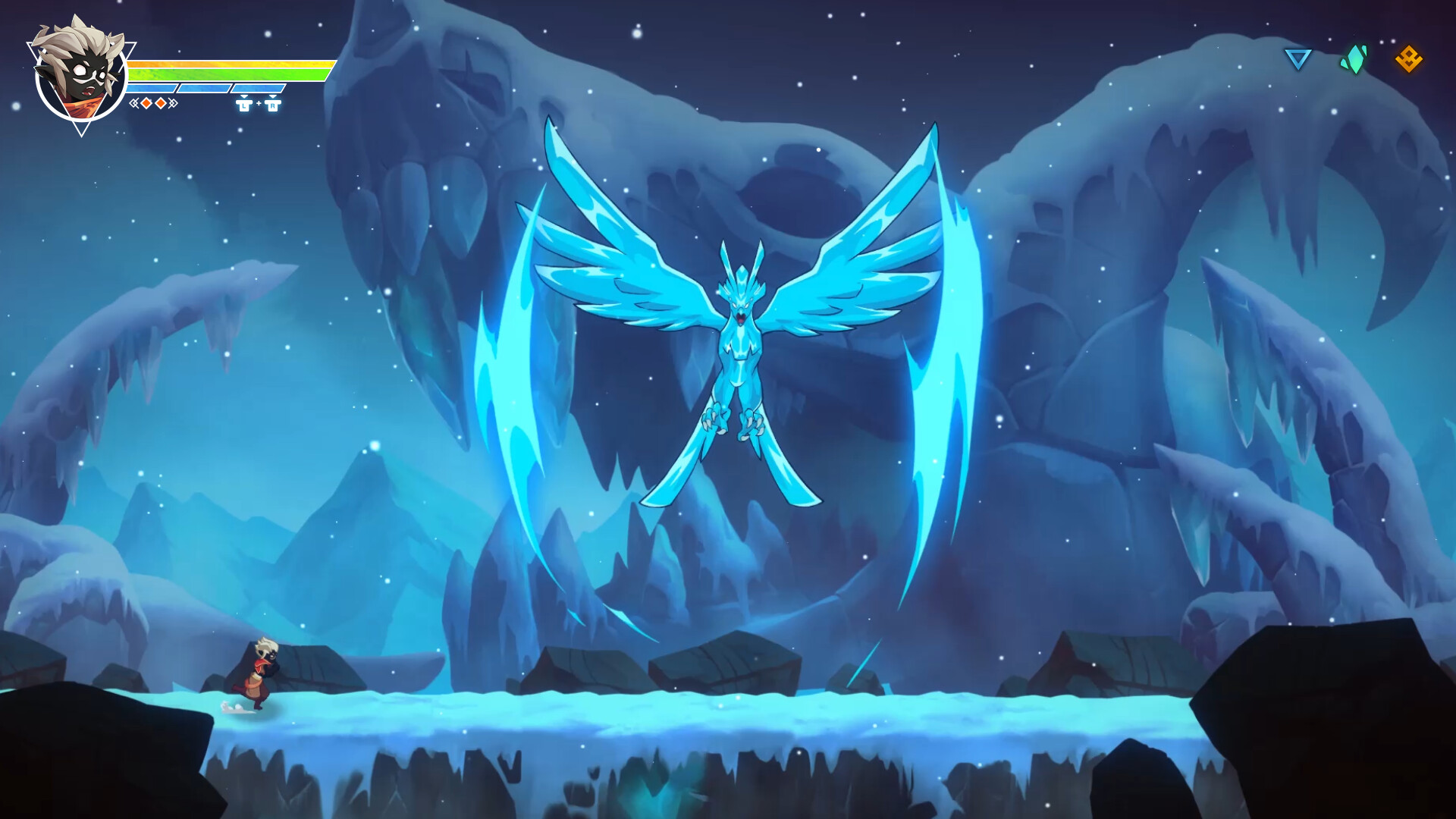
Task: Toggle the middle blue stamina segment
Action: tap(204, 88)
